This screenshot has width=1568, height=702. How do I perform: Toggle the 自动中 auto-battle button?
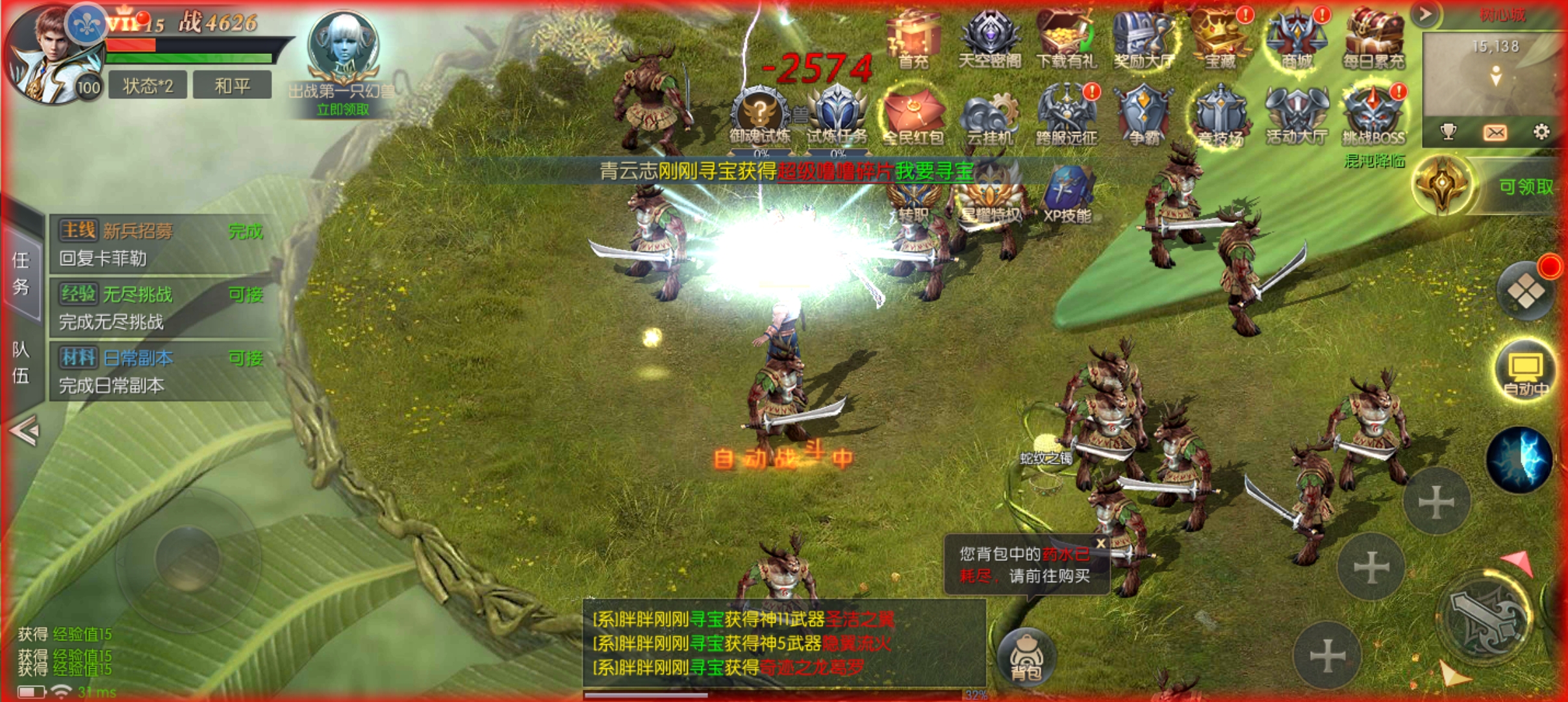(1525, 370)
